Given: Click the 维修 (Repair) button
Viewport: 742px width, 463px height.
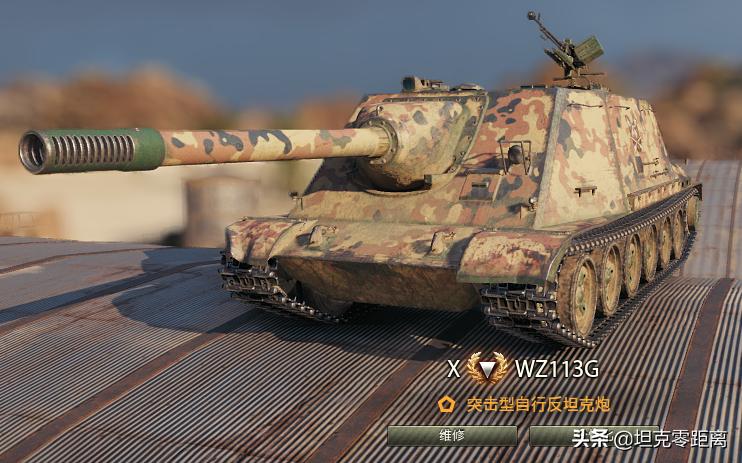Looking at the screenshot, I should [x=452, y=436].
